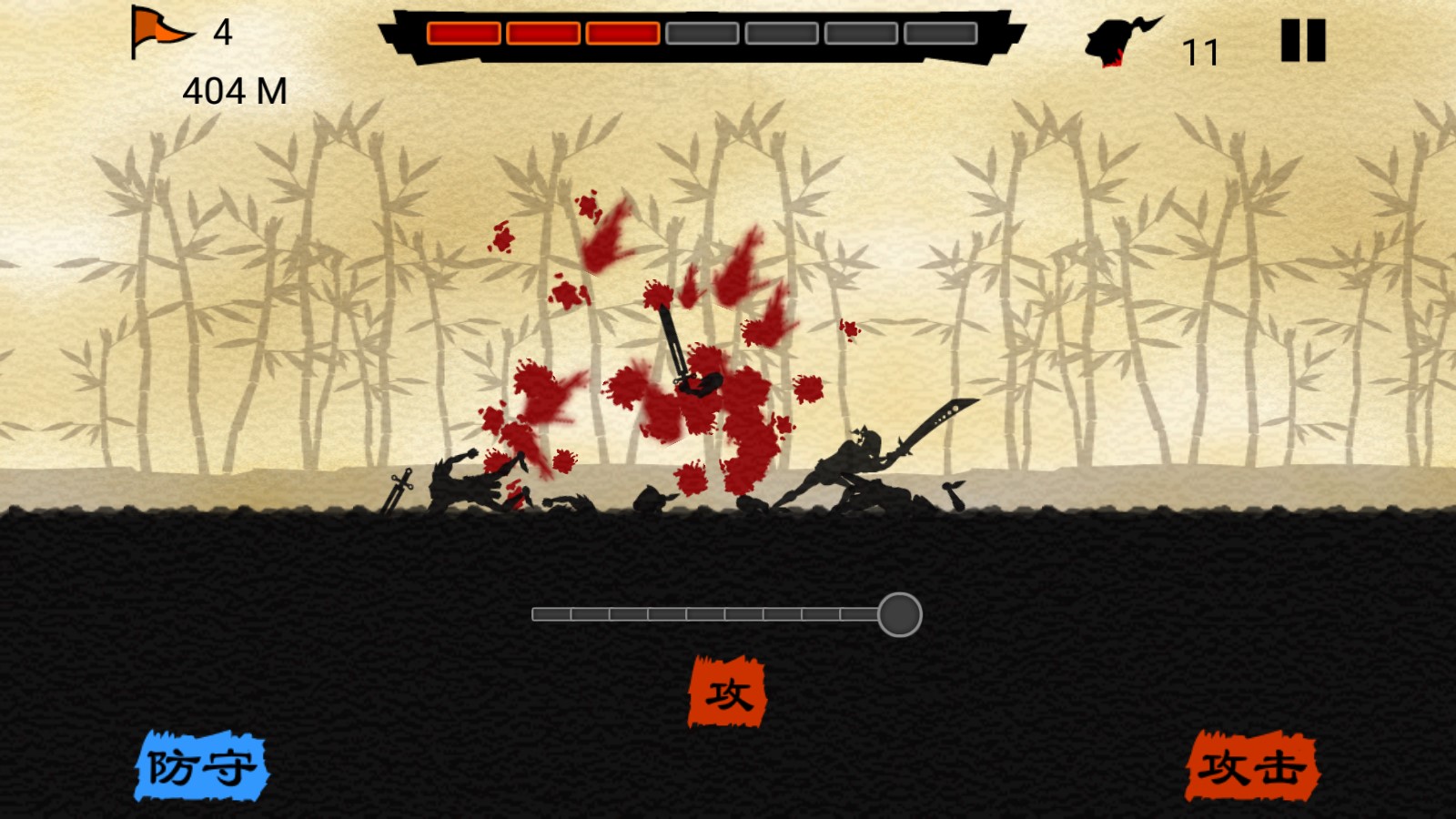Tap the blue 防守 defend button

point(202,767)
